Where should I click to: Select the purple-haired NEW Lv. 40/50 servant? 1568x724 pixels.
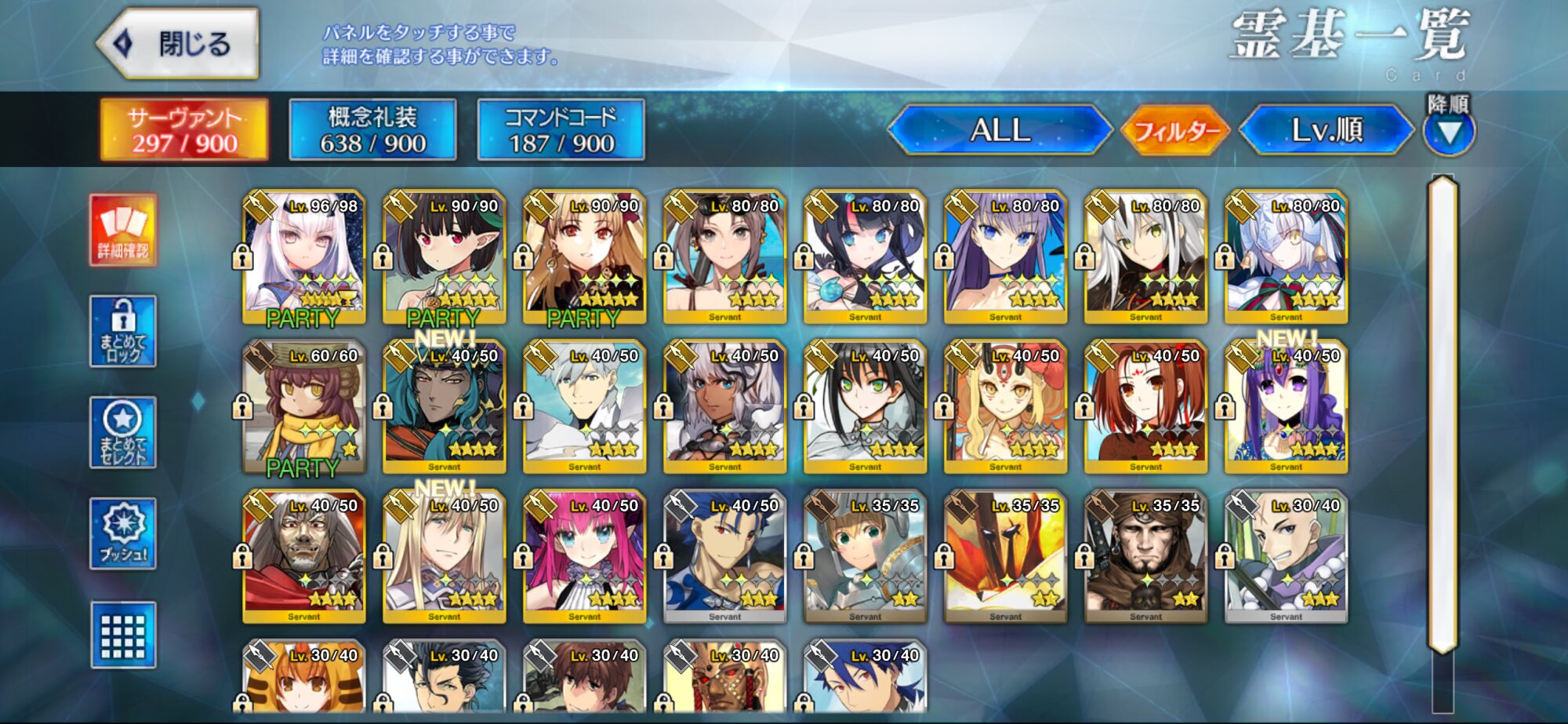(x=1286, y=406)
